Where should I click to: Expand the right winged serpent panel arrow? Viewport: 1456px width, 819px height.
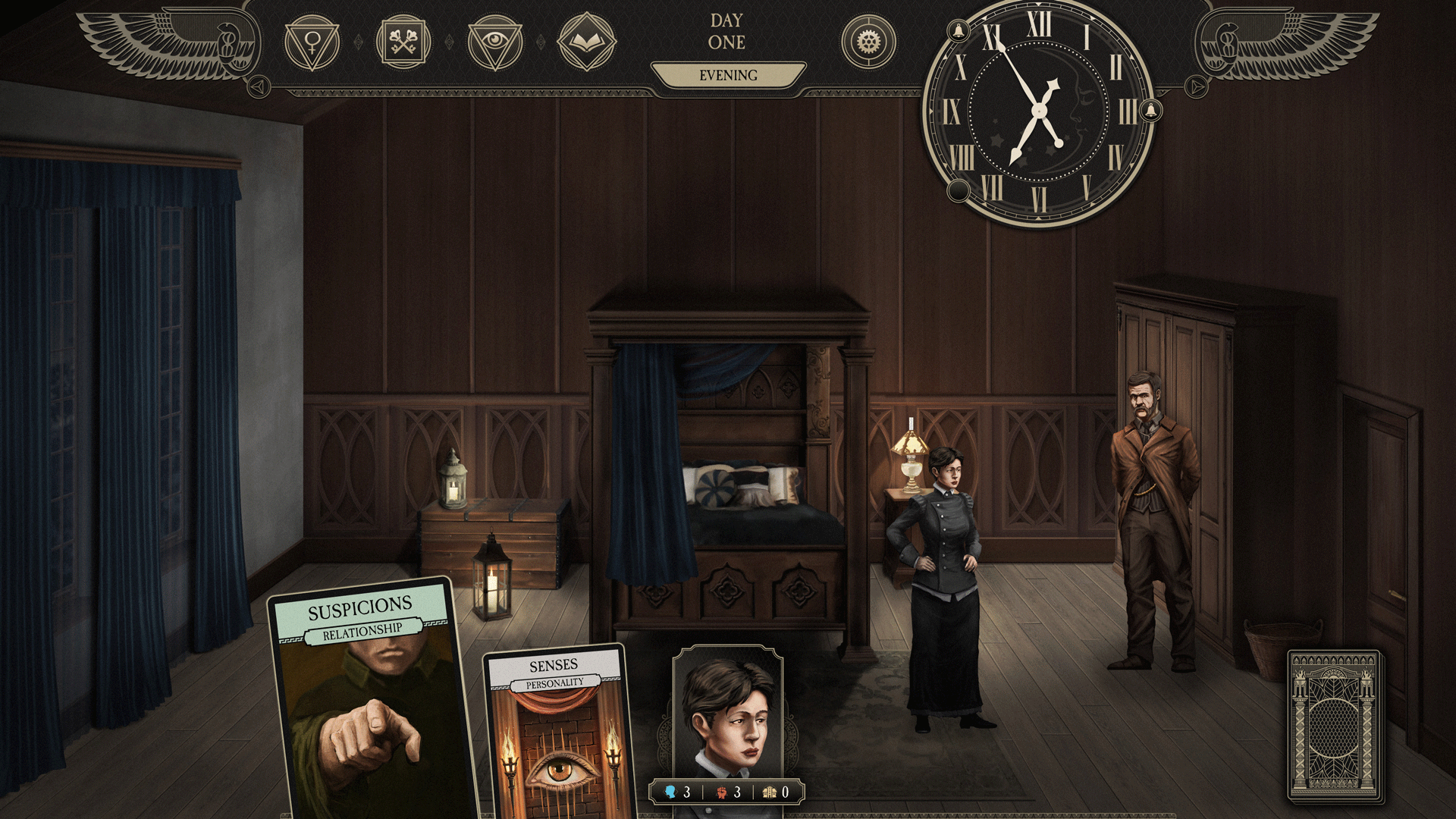coord(1197,86)
